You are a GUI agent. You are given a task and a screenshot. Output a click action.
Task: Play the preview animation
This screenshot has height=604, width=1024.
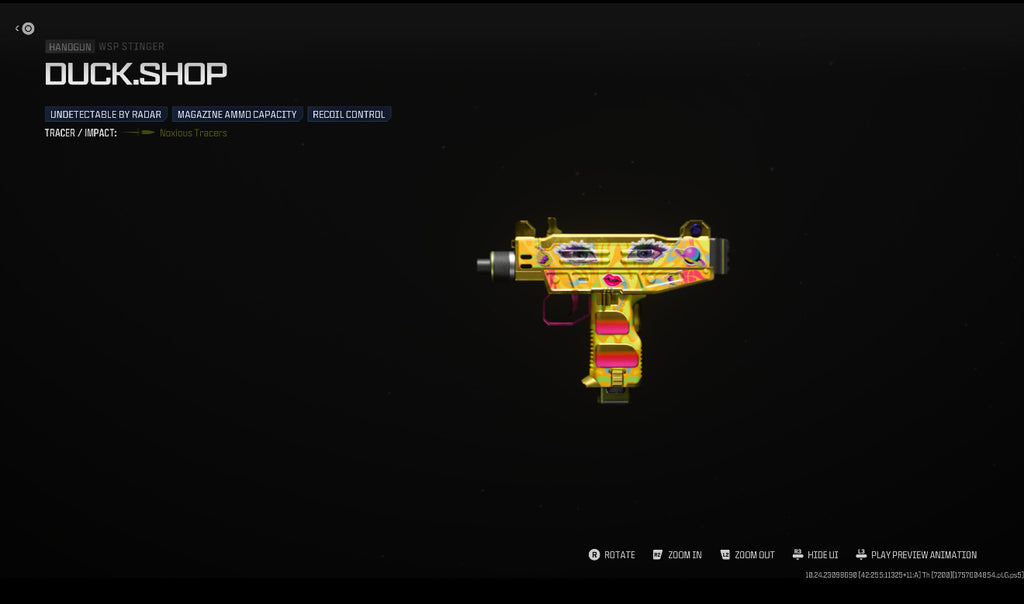[x=916, y=555]
